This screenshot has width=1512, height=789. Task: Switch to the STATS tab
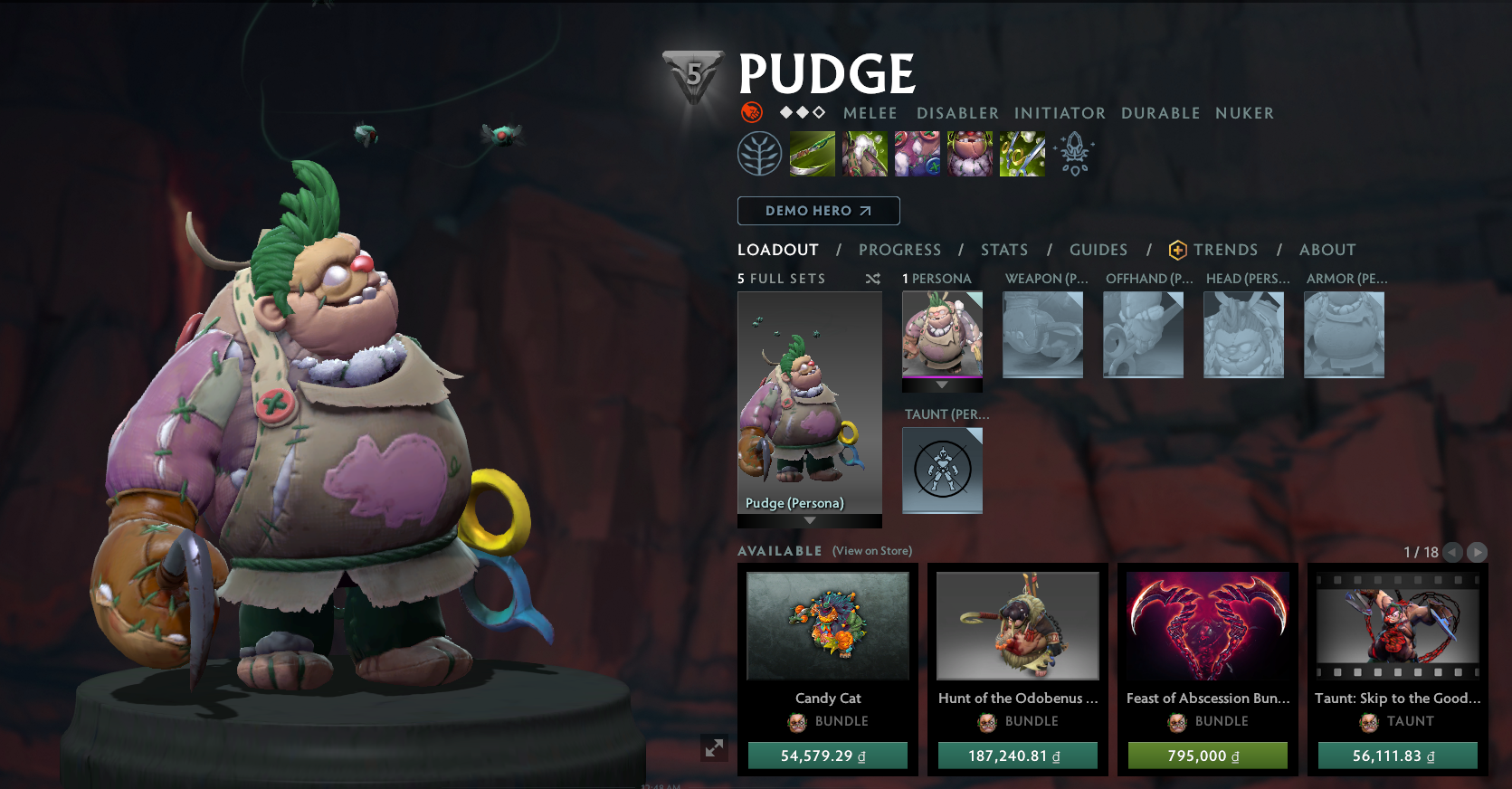pyautogui.click(x=1004, y=250)
